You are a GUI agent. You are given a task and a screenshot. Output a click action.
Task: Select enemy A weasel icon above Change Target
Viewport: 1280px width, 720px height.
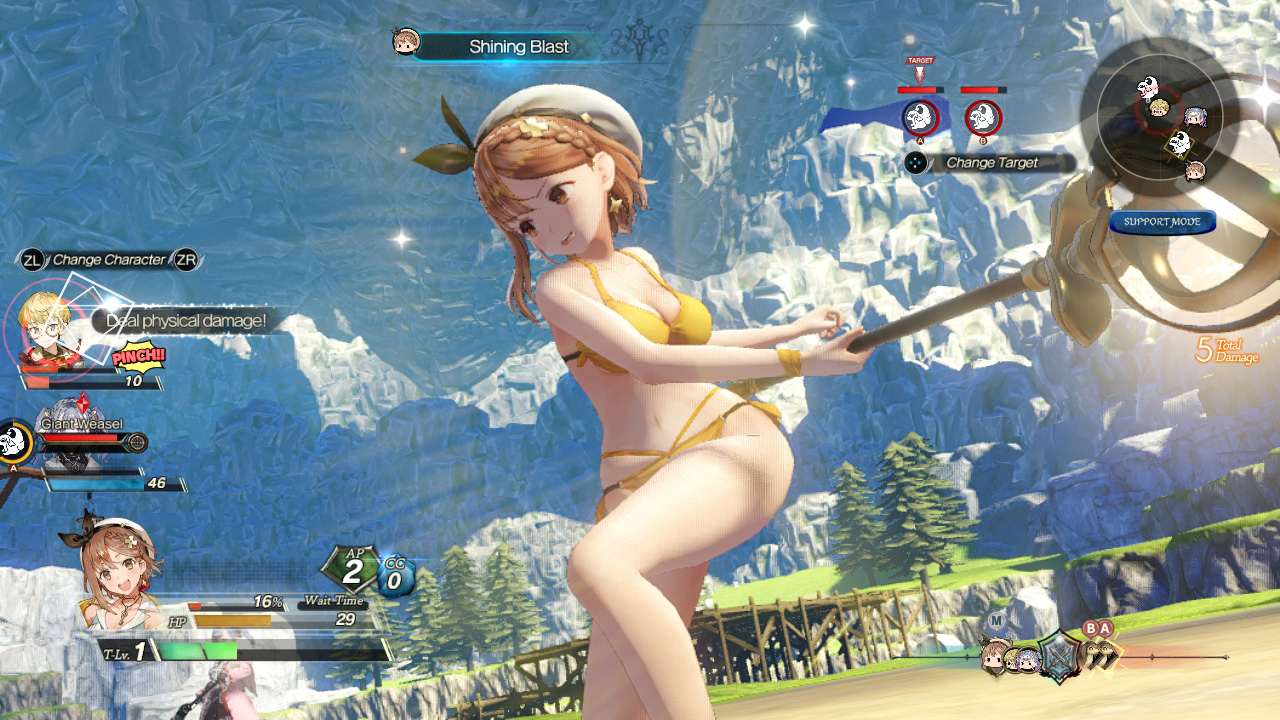point(919,120)
